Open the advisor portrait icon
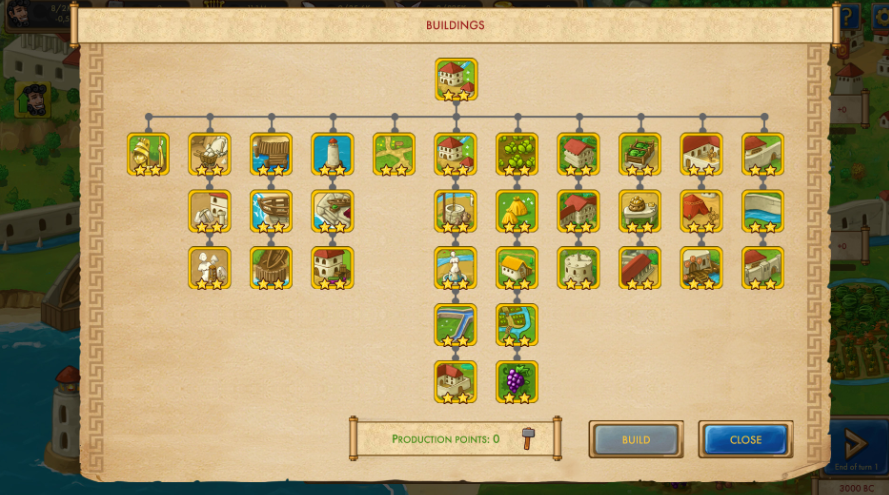Viewport: 889px width, 495px height. pyautogui.click(x=35, y=100)
